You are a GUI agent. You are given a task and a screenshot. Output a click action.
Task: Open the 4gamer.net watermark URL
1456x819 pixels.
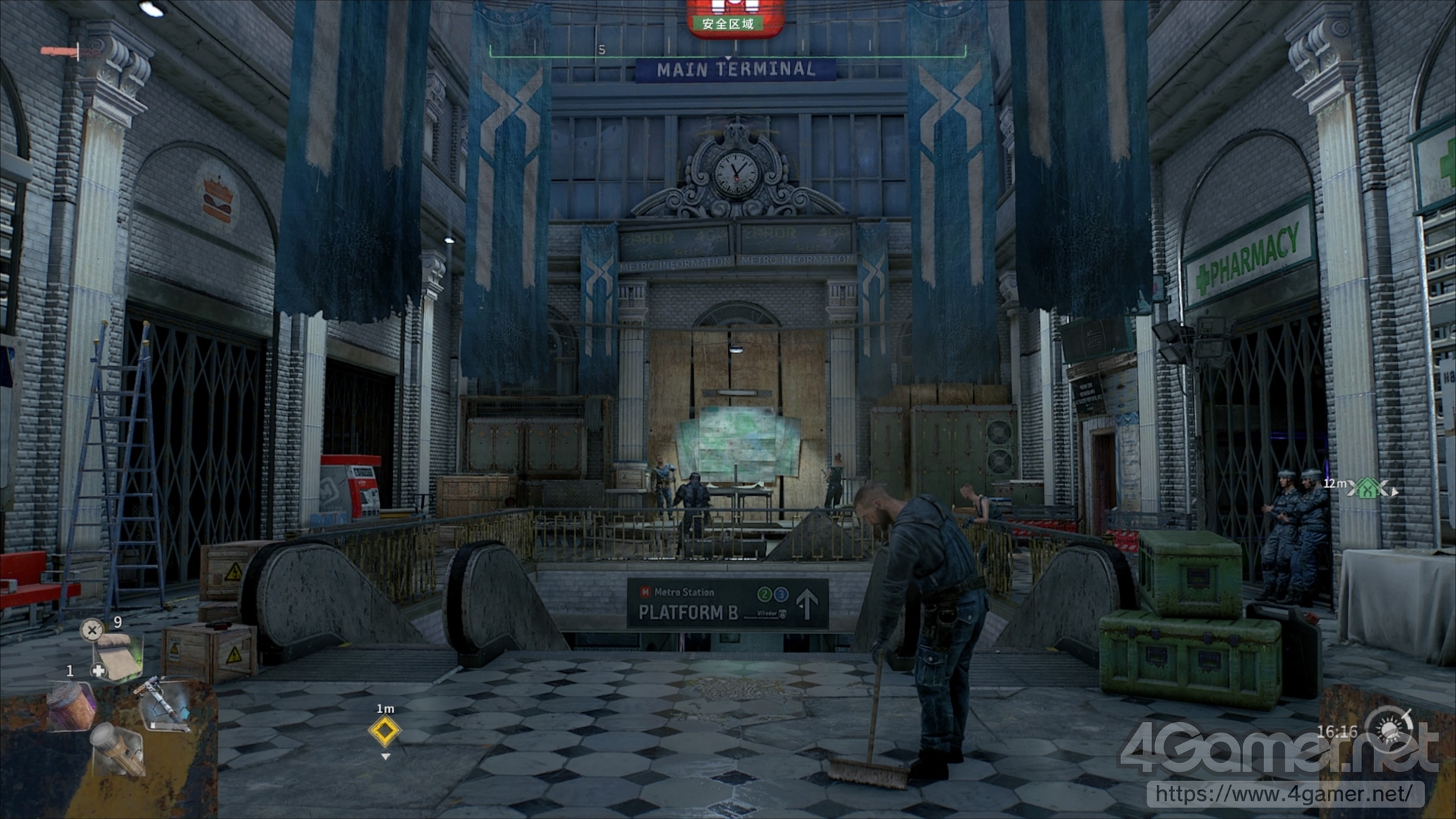pyautogui.click(x=1284, y=794)
